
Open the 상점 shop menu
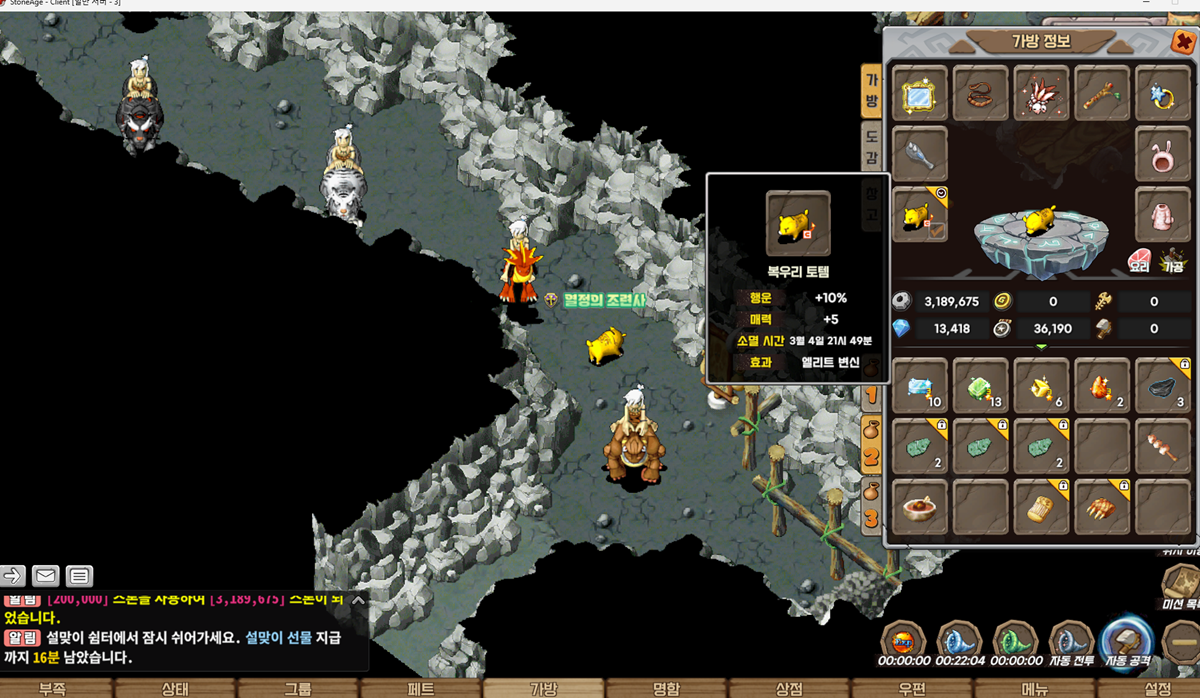pos(789,688)
